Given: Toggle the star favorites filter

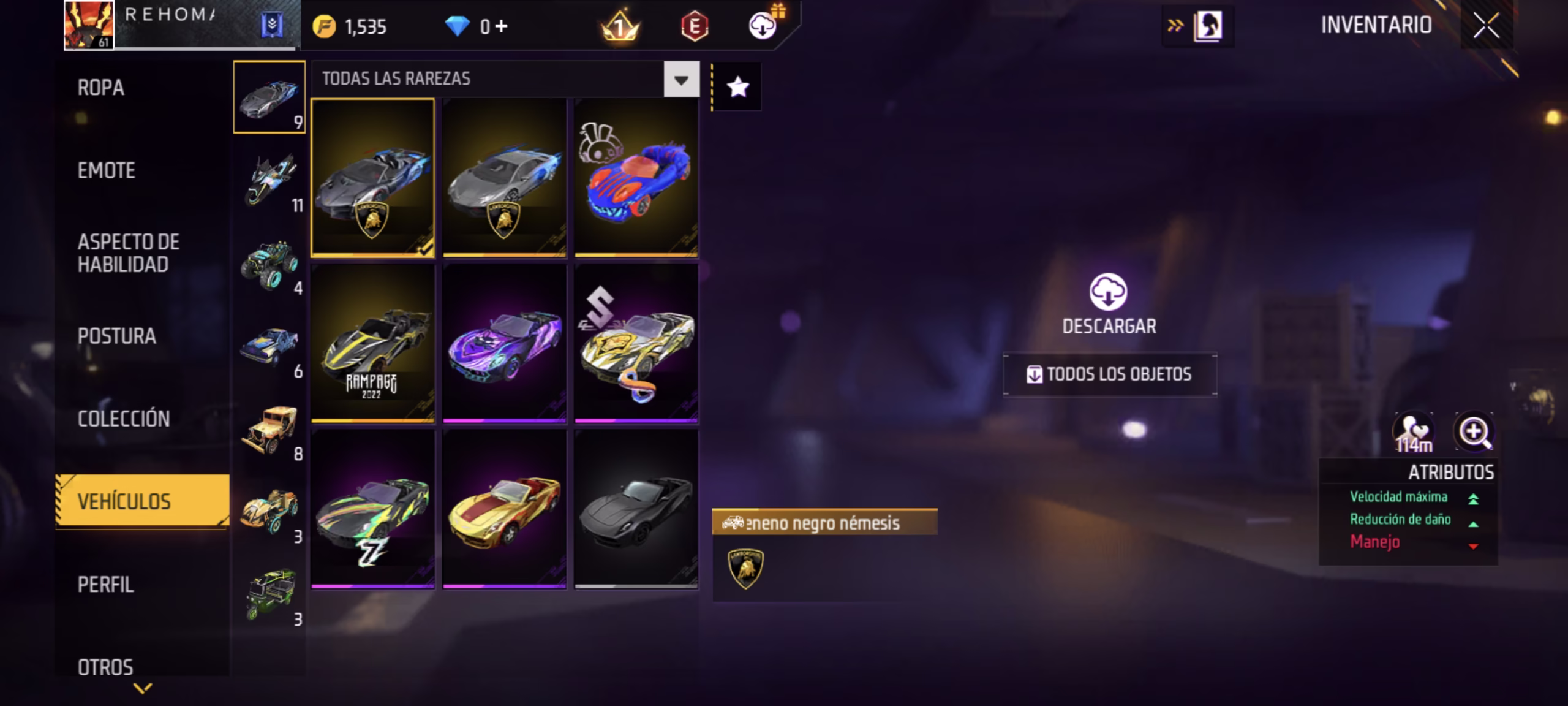Looking at the screenshot, I should pos(737,87).
